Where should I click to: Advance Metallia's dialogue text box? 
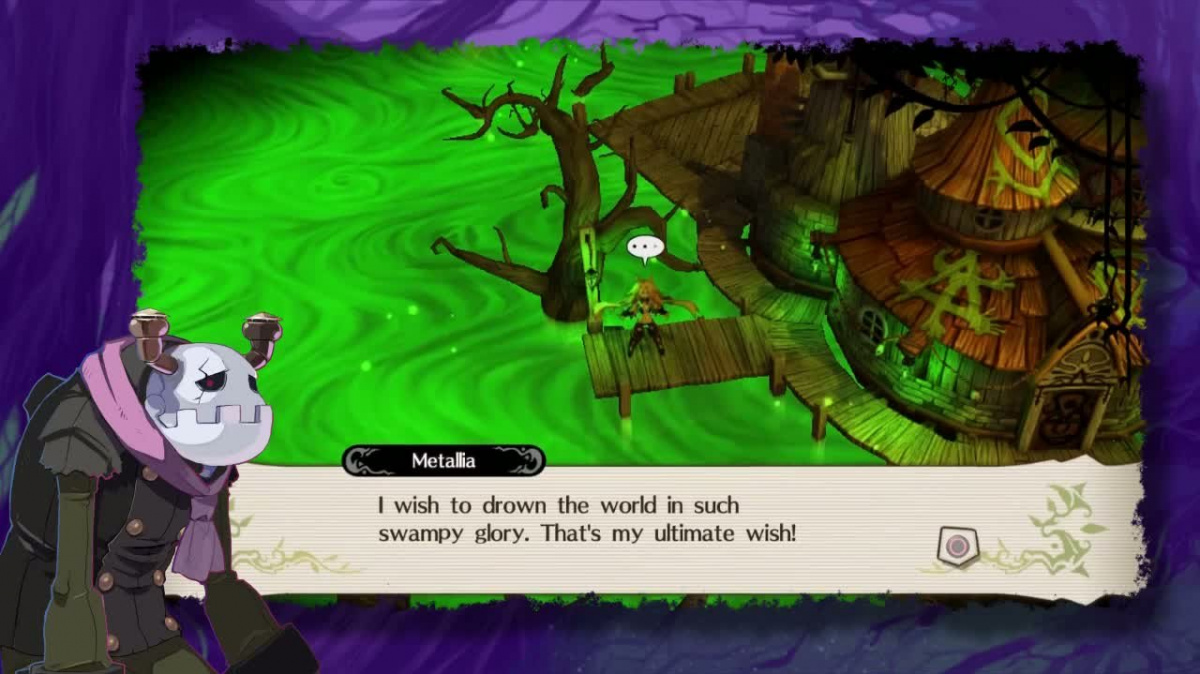tap(957, 546)
